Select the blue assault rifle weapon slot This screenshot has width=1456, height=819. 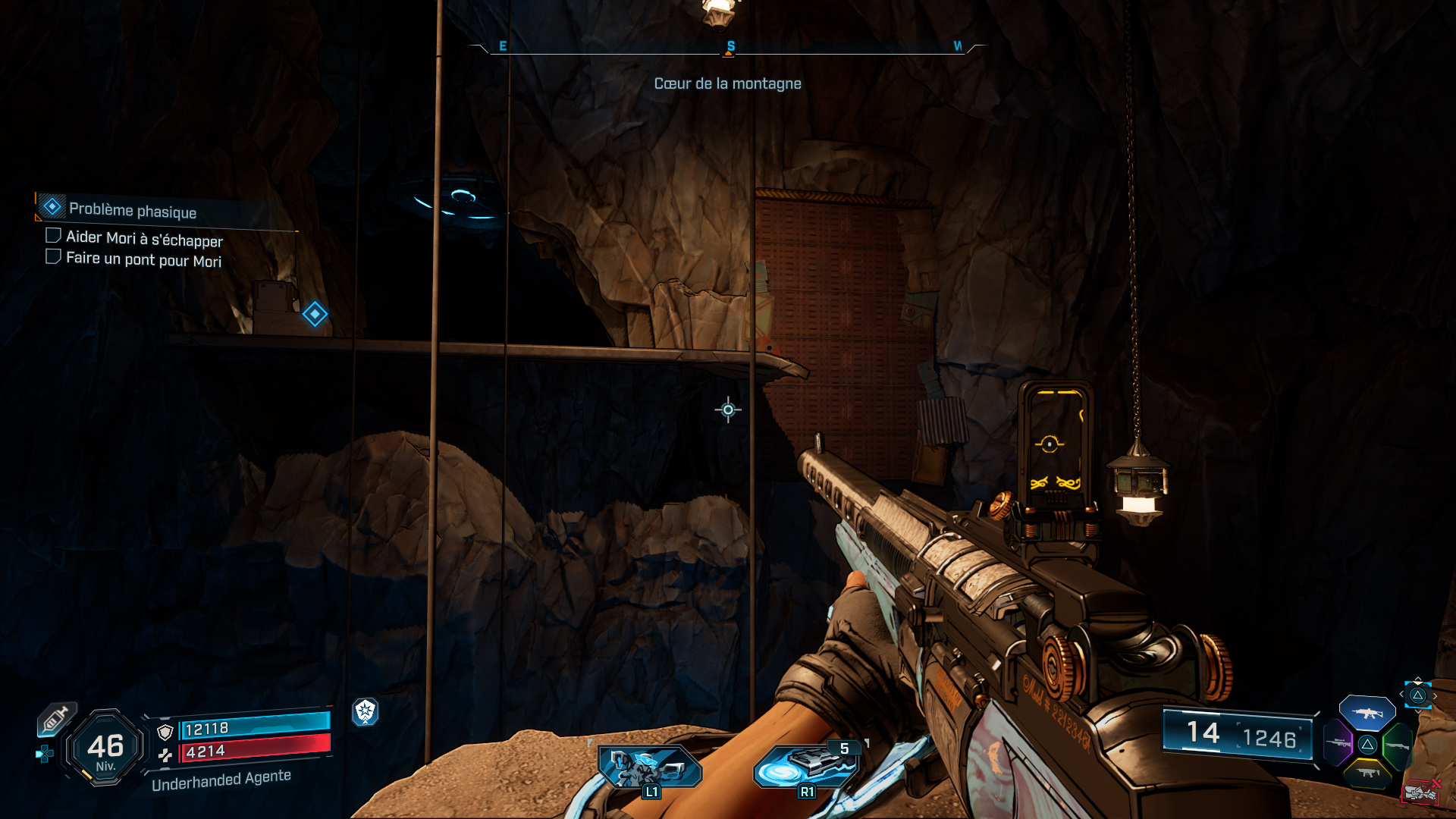click(1367, 713)
